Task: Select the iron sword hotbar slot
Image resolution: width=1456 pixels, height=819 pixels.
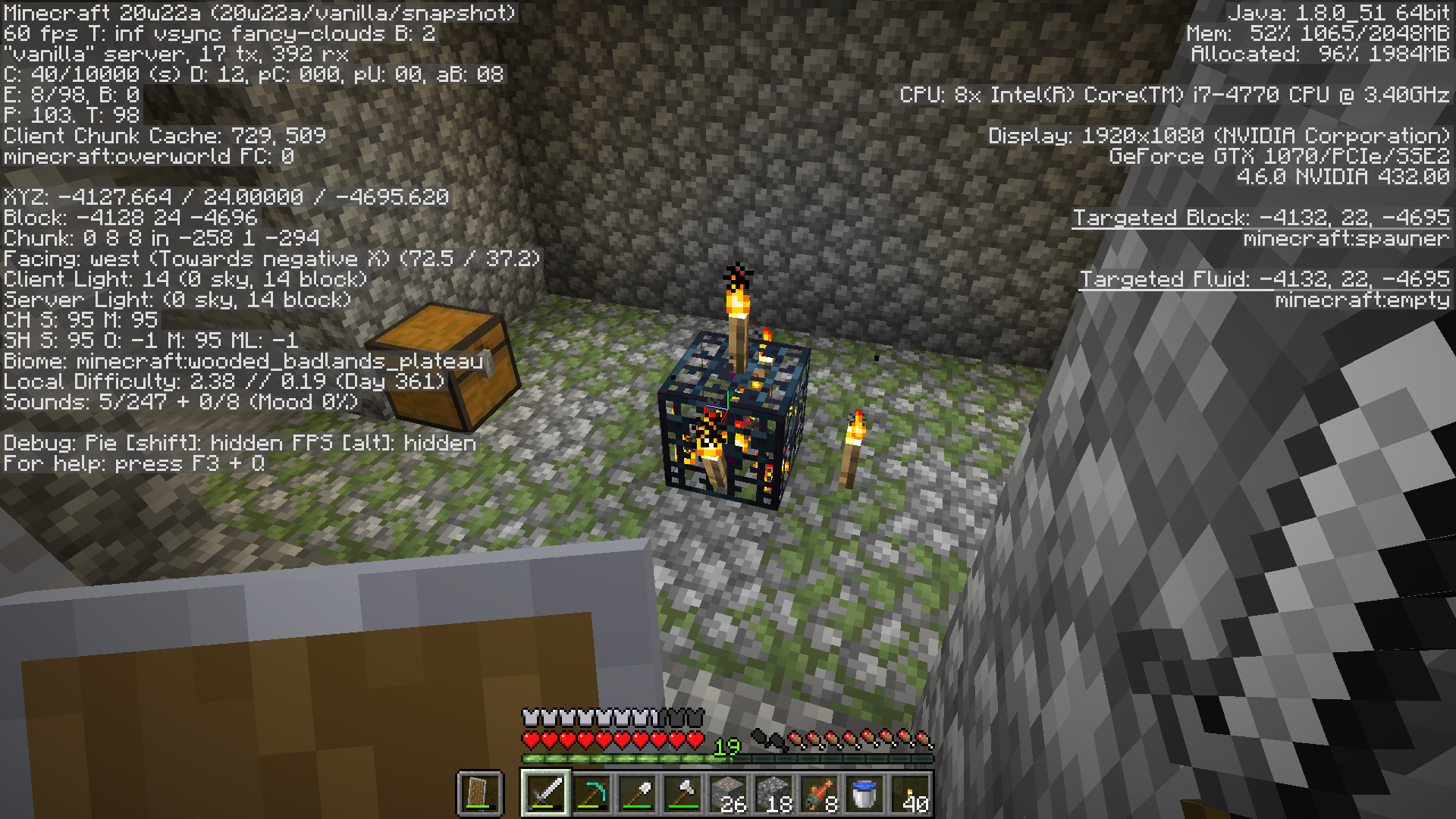Action: pyautogui.click(x=545, y=793)
